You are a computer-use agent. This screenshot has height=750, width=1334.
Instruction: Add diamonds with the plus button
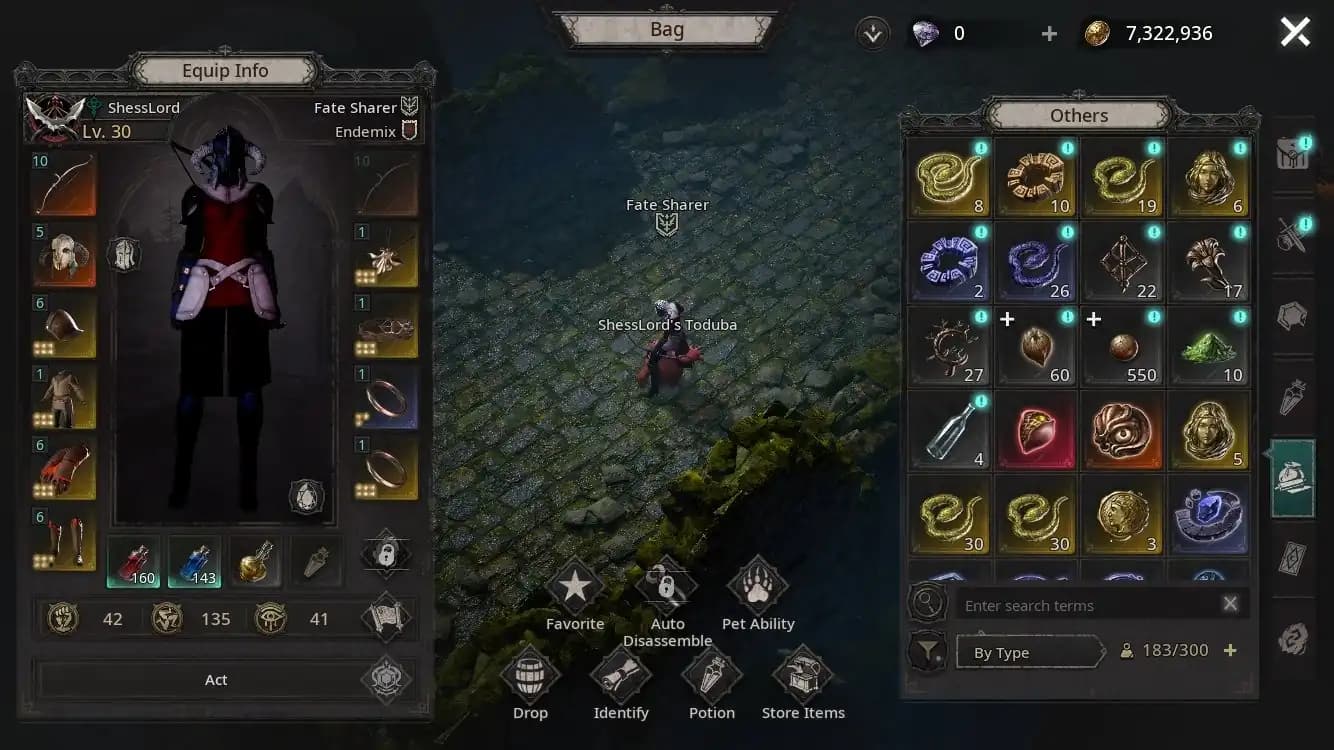click(x=1049, y=34)
